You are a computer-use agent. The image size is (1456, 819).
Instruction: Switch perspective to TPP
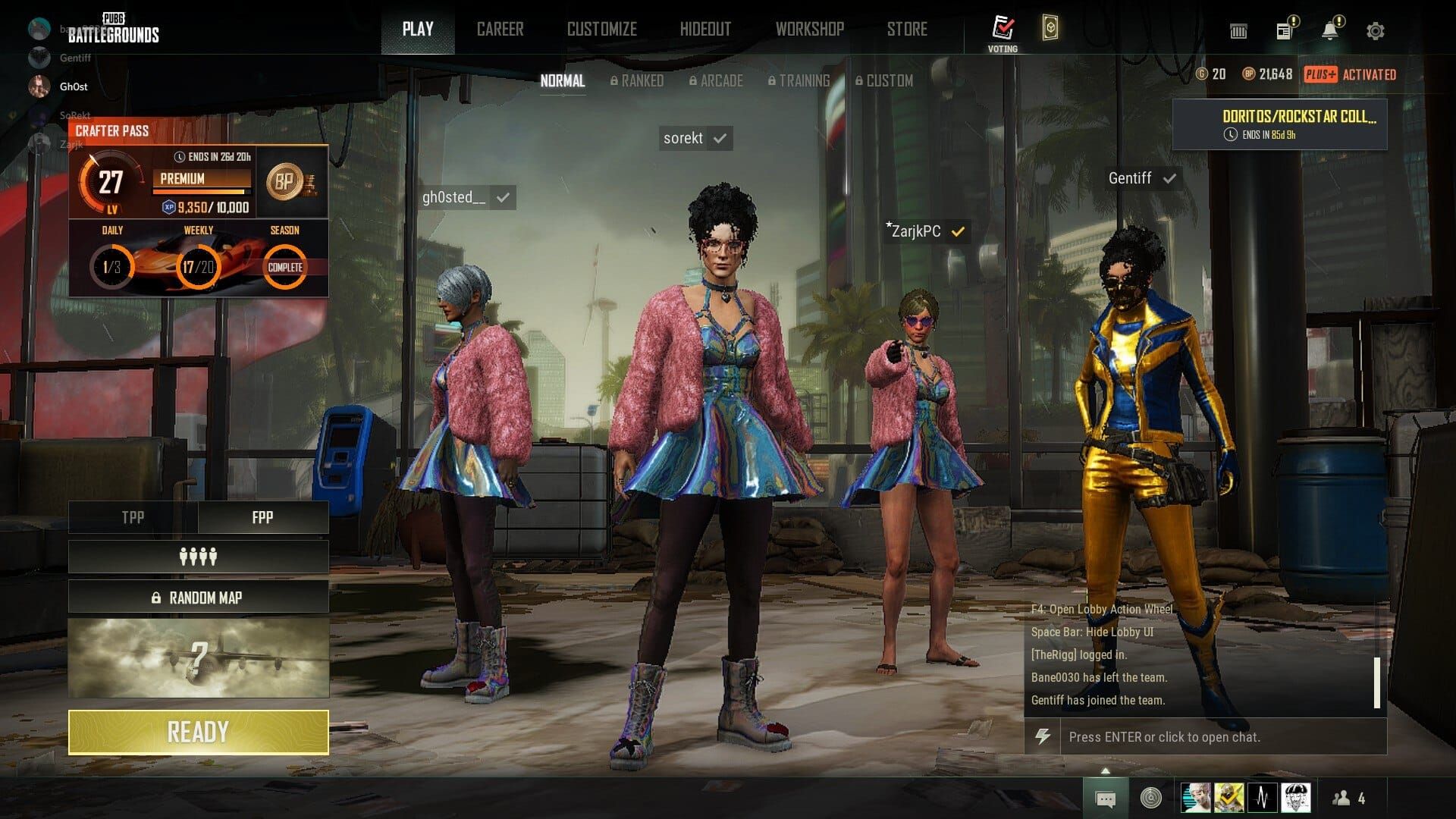coord(133,517)
